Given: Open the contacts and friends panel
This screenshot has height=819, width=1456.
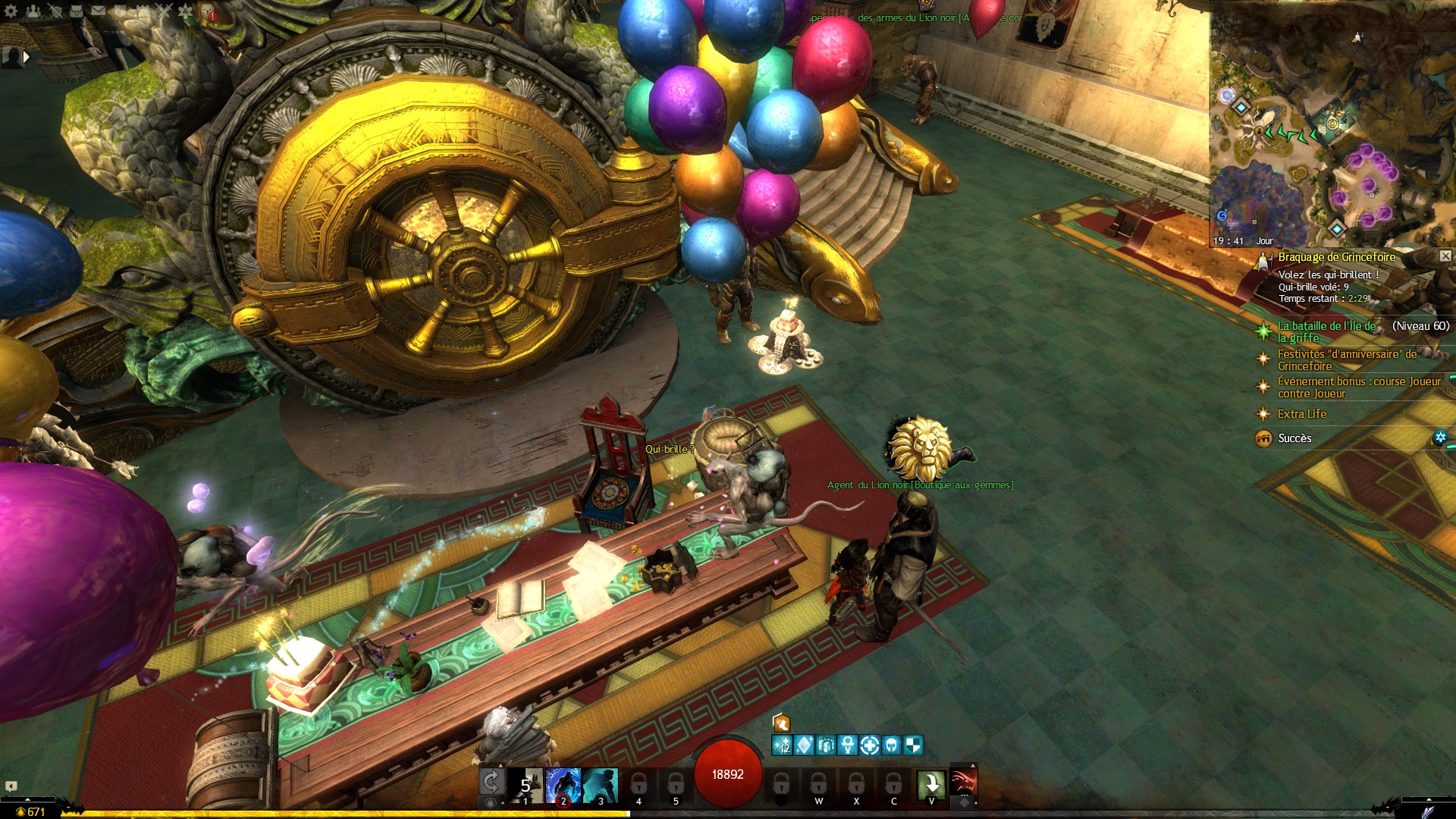Looking at the screenshot, I should tap(33, 11).
